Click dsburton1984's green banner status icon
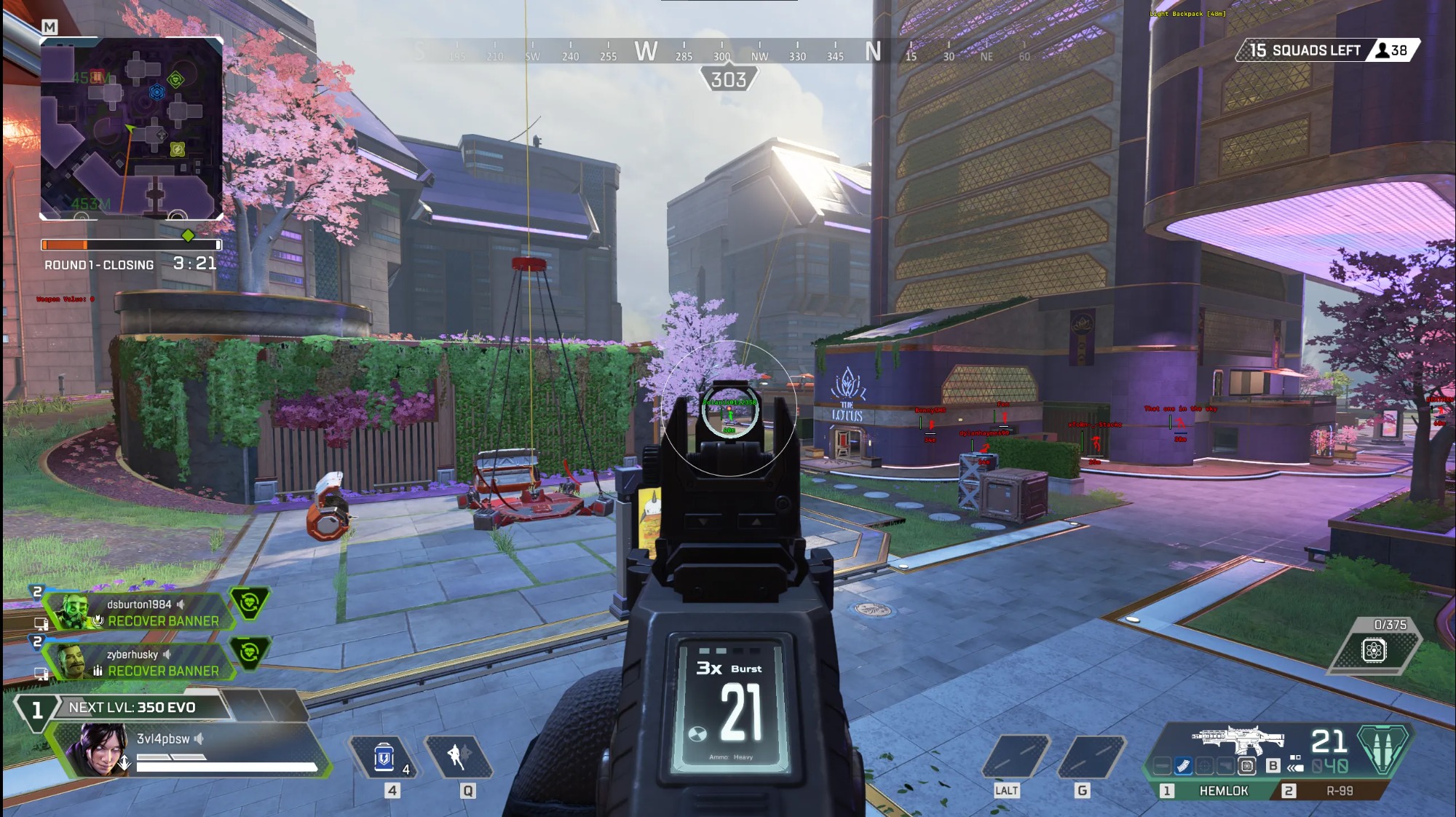Image resolution: width=1456 pixels, height=817 pixels. click(x=250, y=603)
